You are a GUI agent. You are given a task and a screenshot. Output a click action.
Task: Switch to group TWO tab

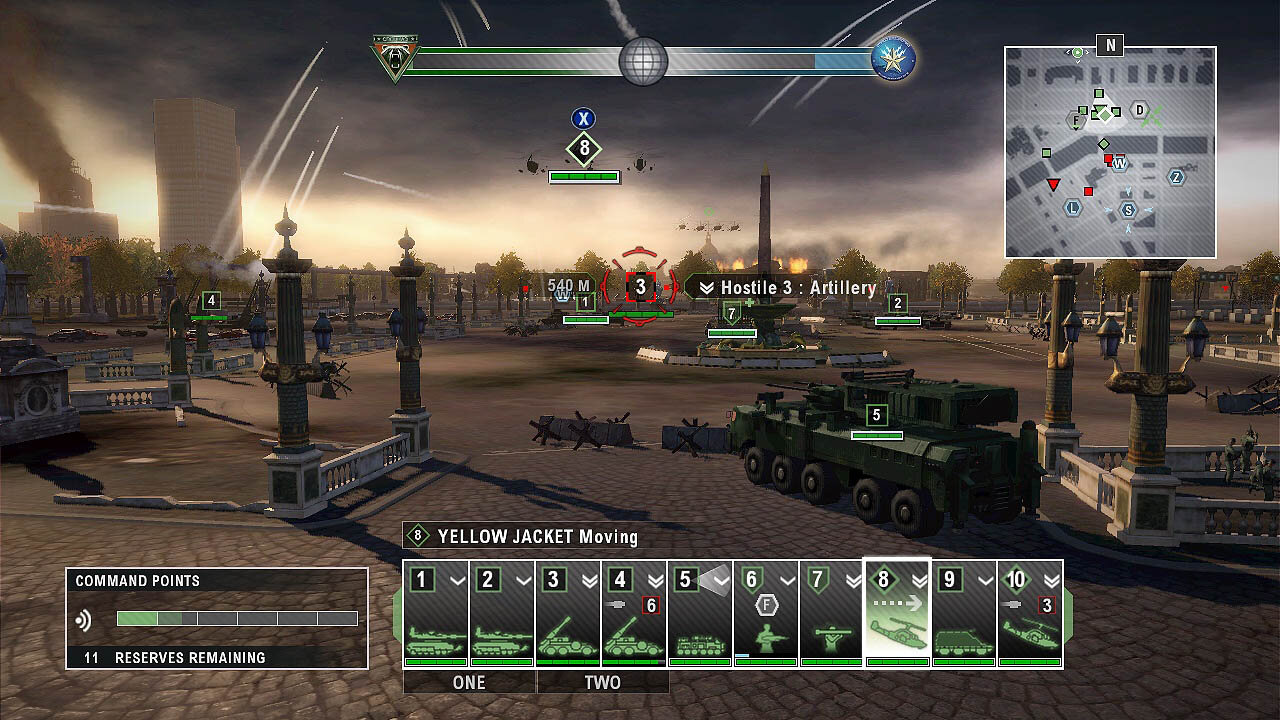(x=602, y=683)
